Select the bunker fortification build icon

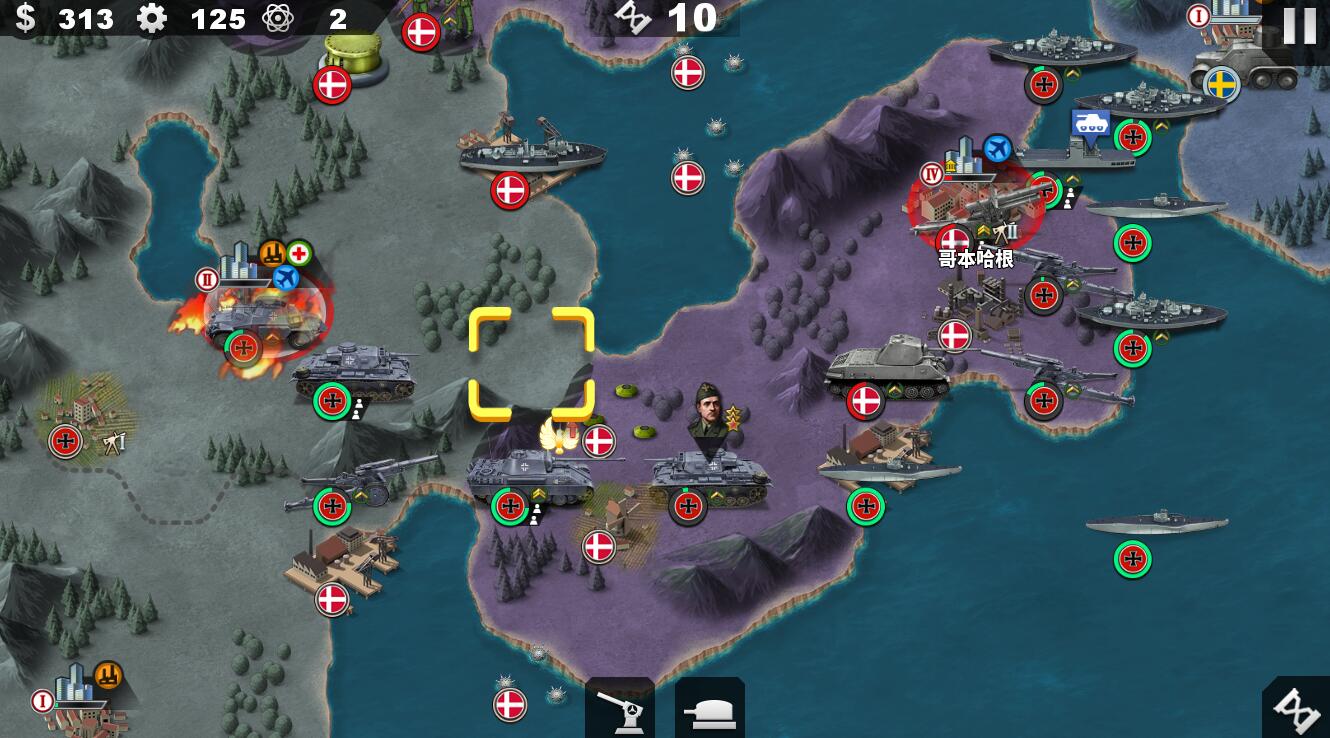(x=709, y=709)
